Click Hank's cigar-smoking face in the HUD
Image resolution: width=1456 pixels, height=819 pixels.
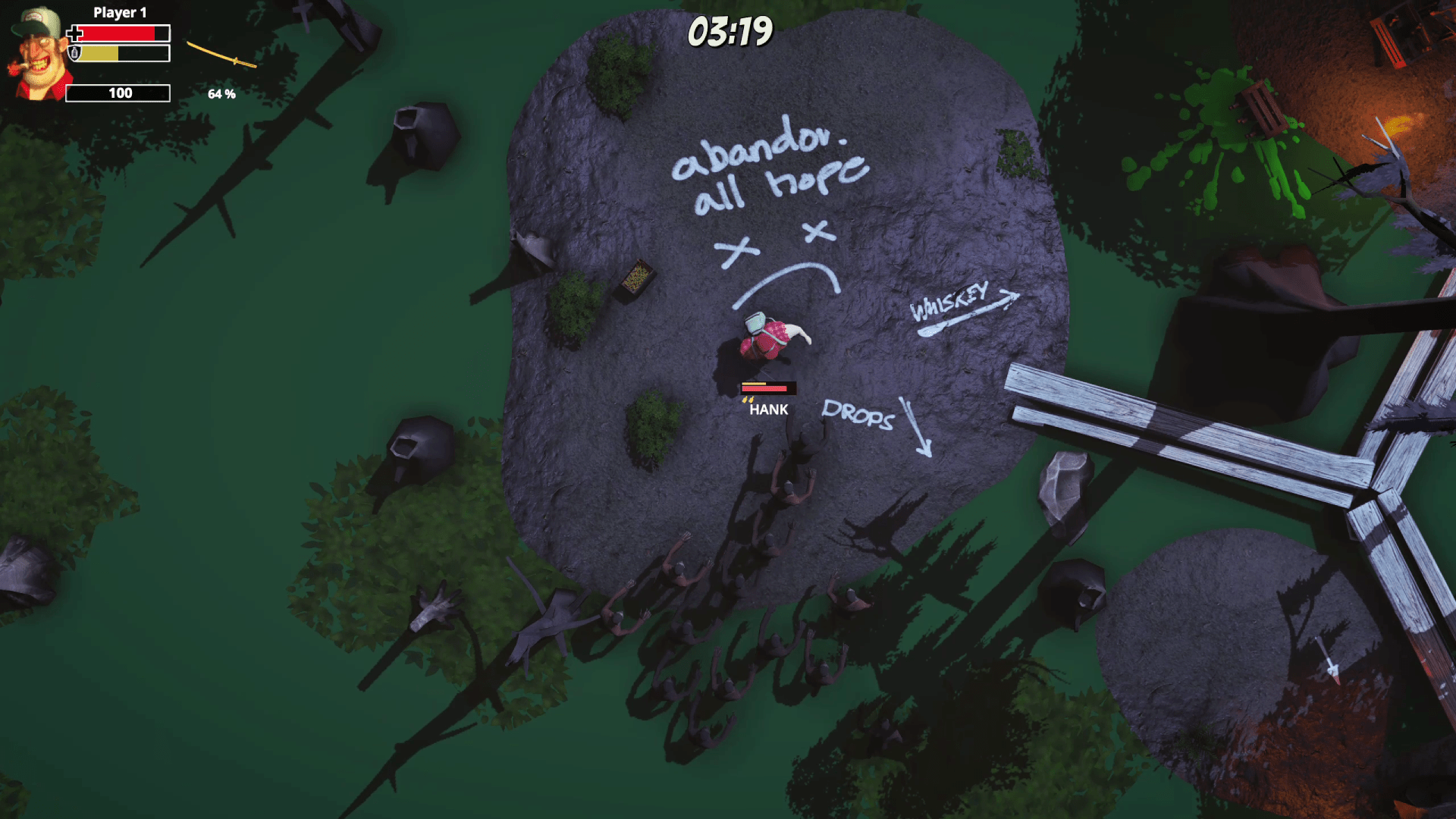36,53
